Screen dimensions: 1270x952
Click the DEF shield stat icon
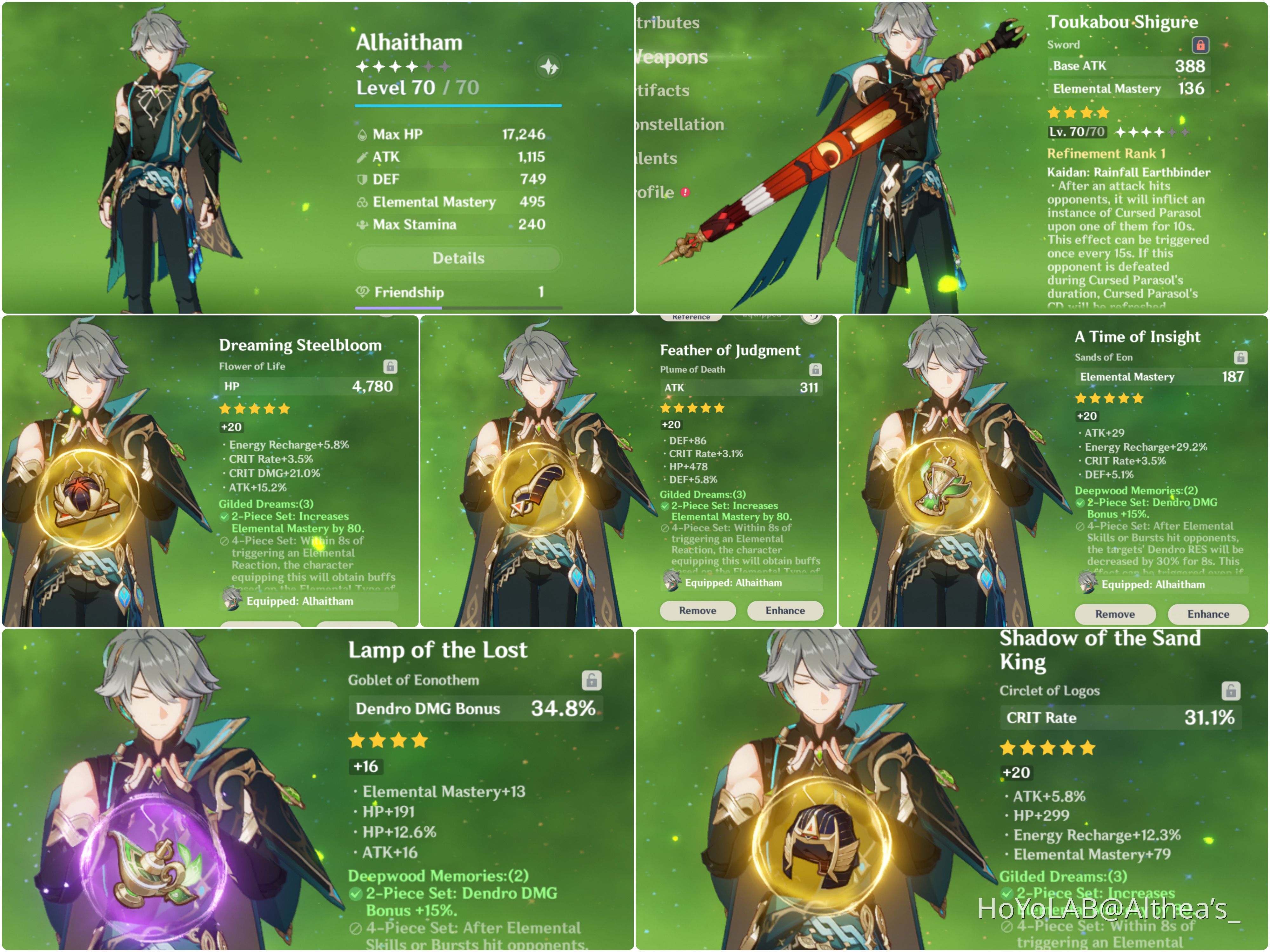pos(362,179)
